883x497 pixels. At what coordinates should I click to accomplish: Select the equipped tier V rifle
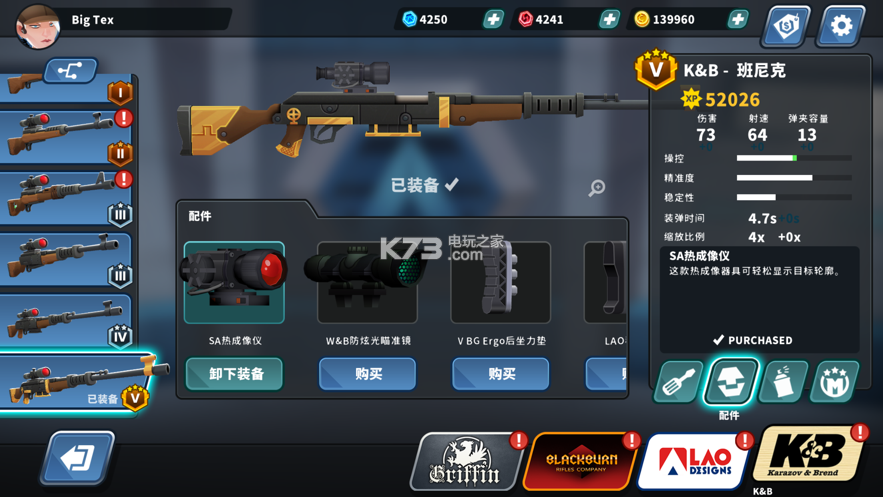tap(76, 381)
